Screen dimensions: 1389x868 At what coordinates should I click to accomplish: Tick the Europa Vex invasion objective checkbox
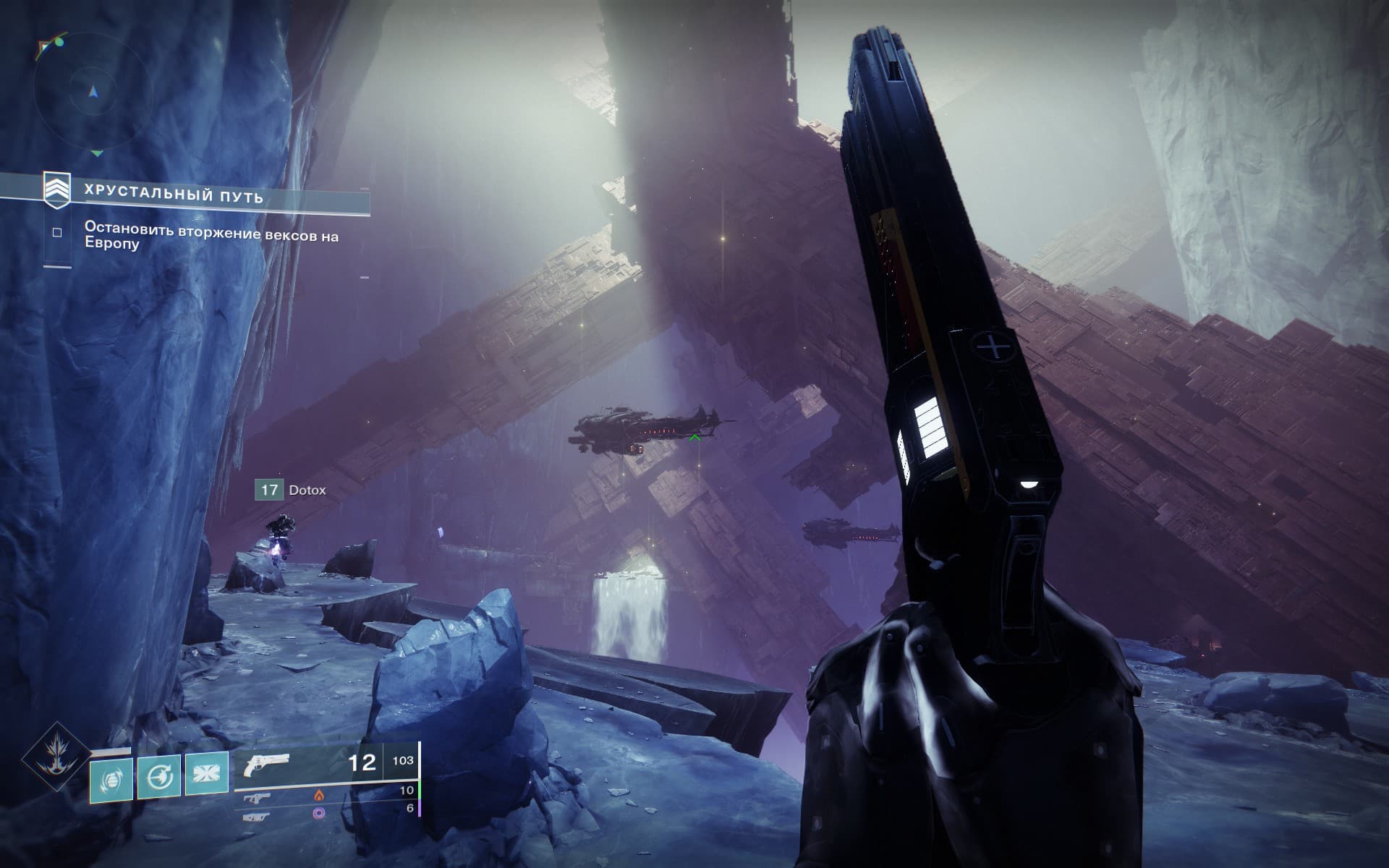click(x=57, y=233)
